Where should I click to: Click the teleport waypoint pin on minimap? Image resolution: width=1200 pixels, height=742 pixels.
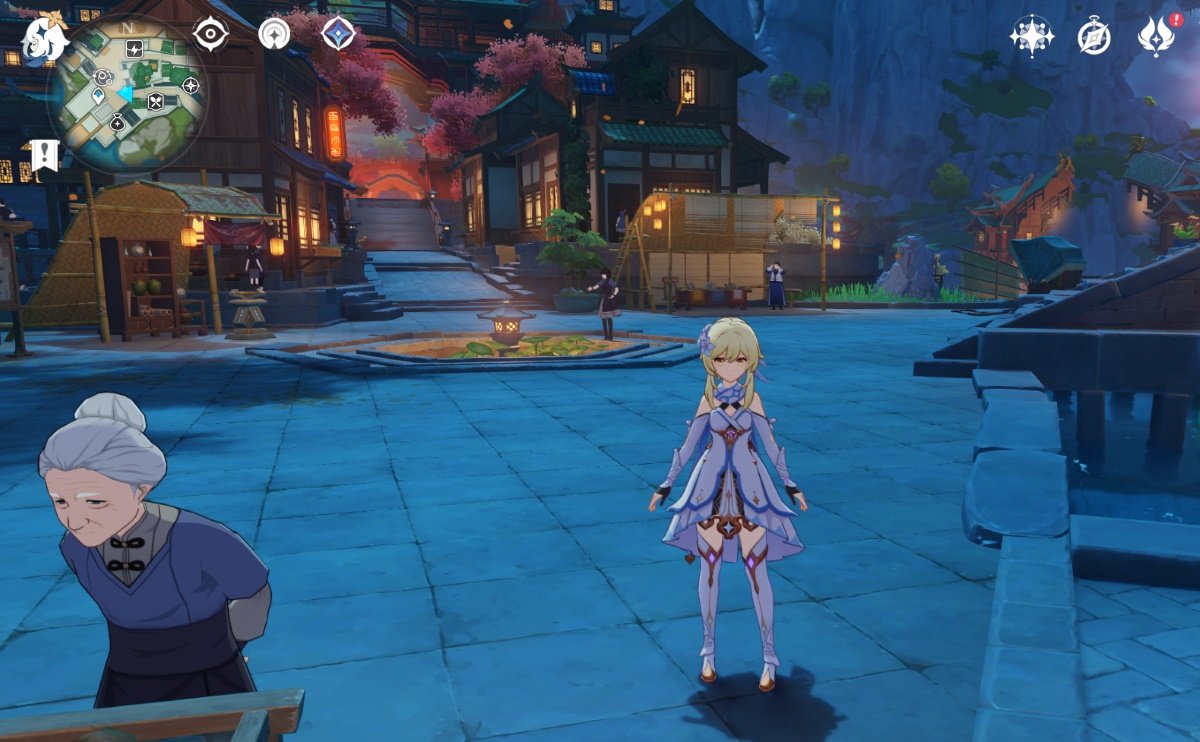click(x=98, y=96)
